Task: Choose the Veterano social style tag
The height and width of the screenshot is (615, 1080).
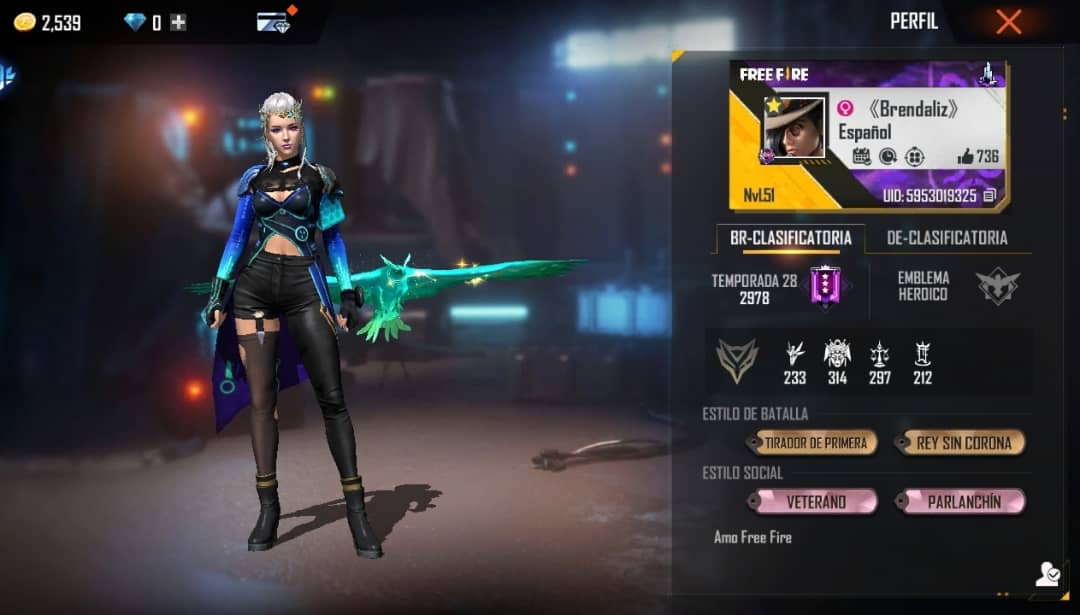Action: (x=815, y=501)
